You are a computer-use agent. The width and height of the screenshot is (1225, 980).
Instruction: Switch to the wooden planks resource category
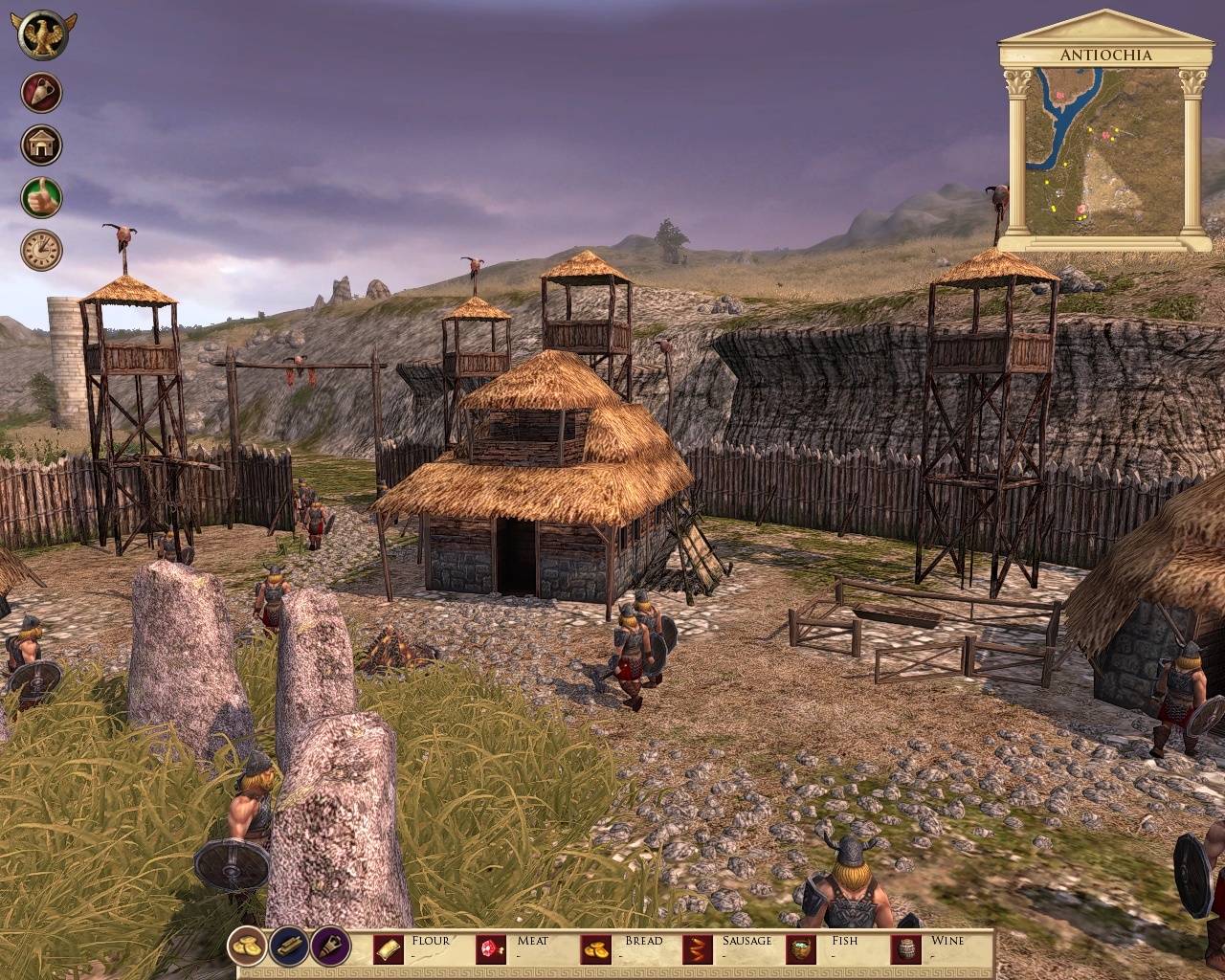[288, 947]
